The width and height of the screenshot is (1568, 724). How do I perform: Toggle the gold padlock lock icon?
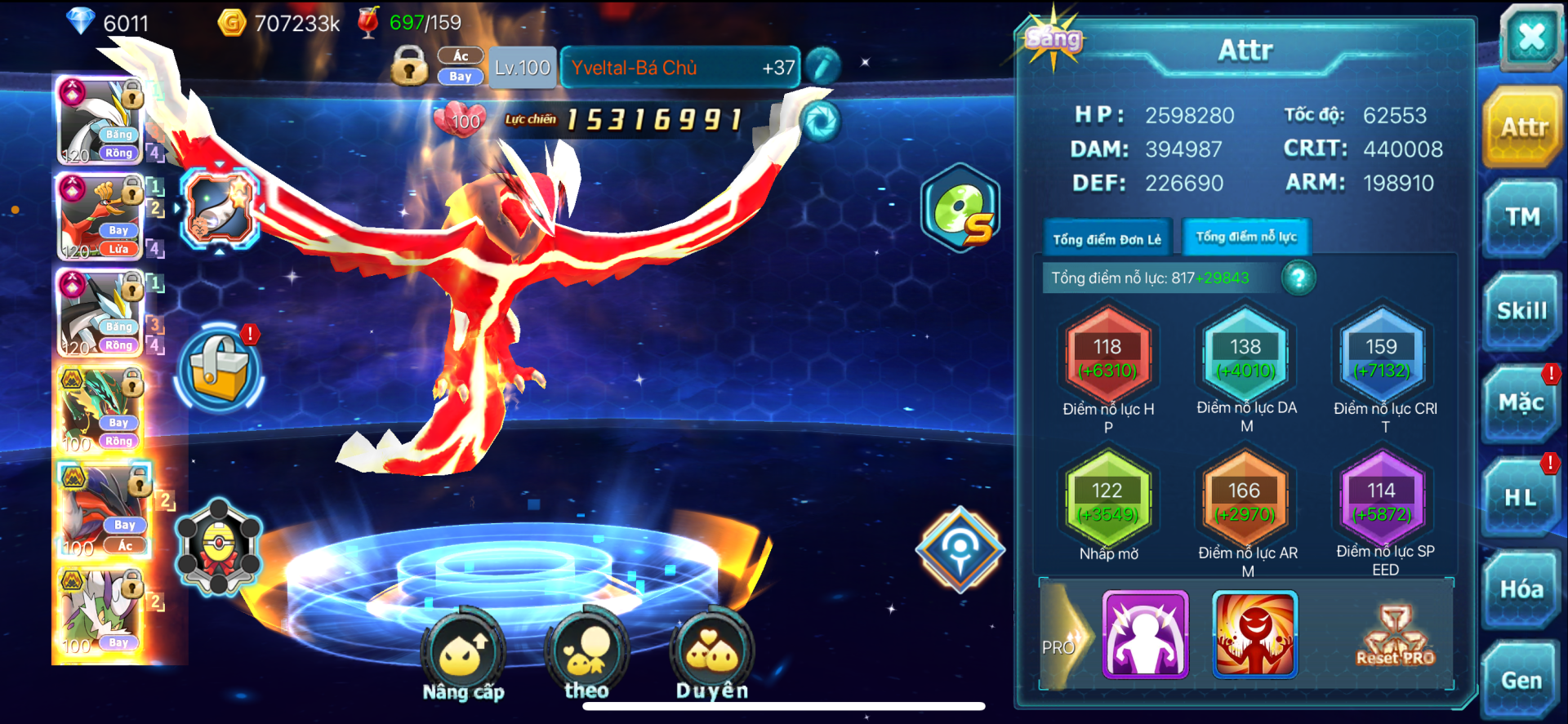tap(409, 67)
